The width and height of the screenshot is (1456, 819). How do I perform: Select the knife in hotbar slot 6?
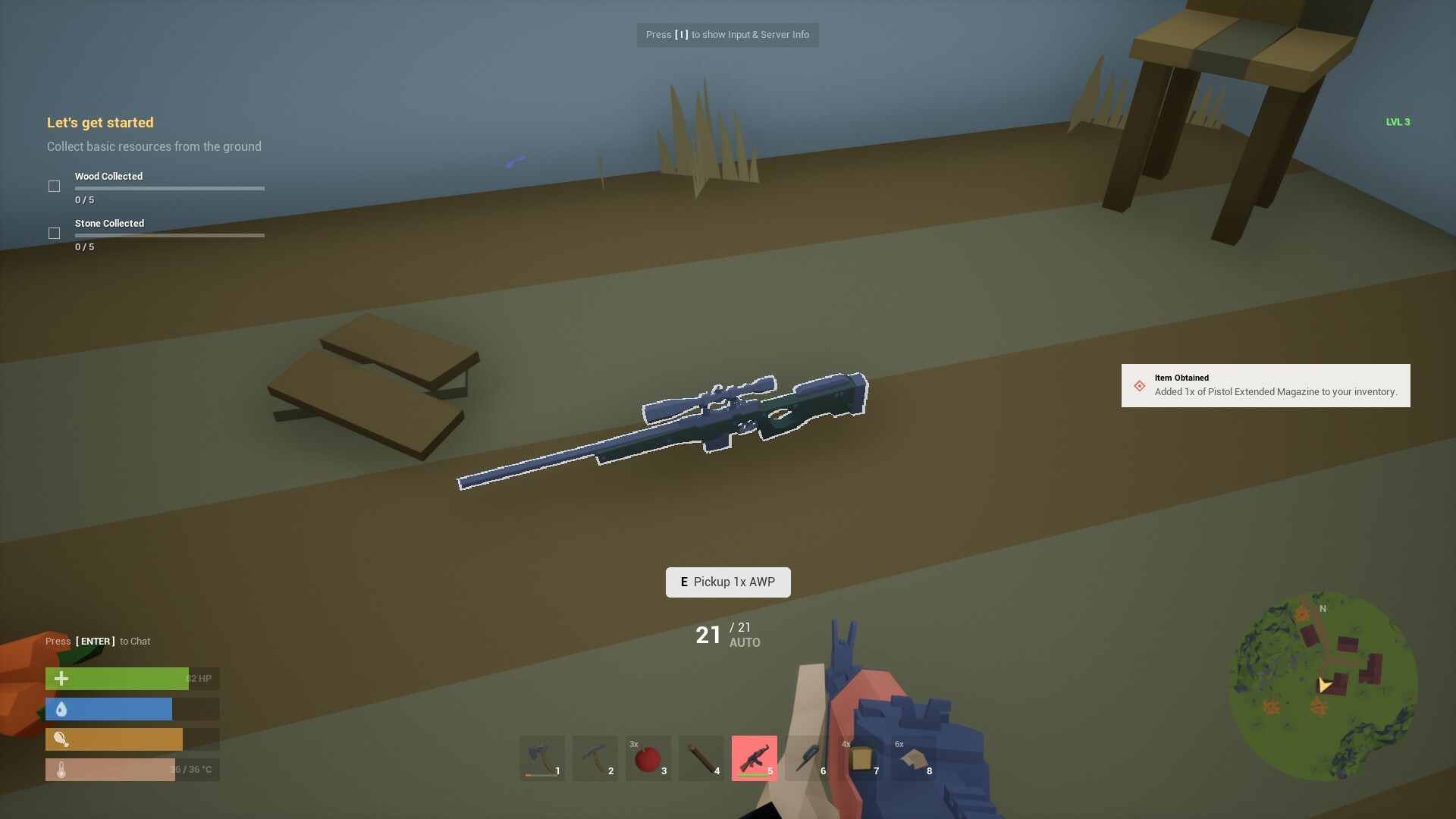coord(807,758)
